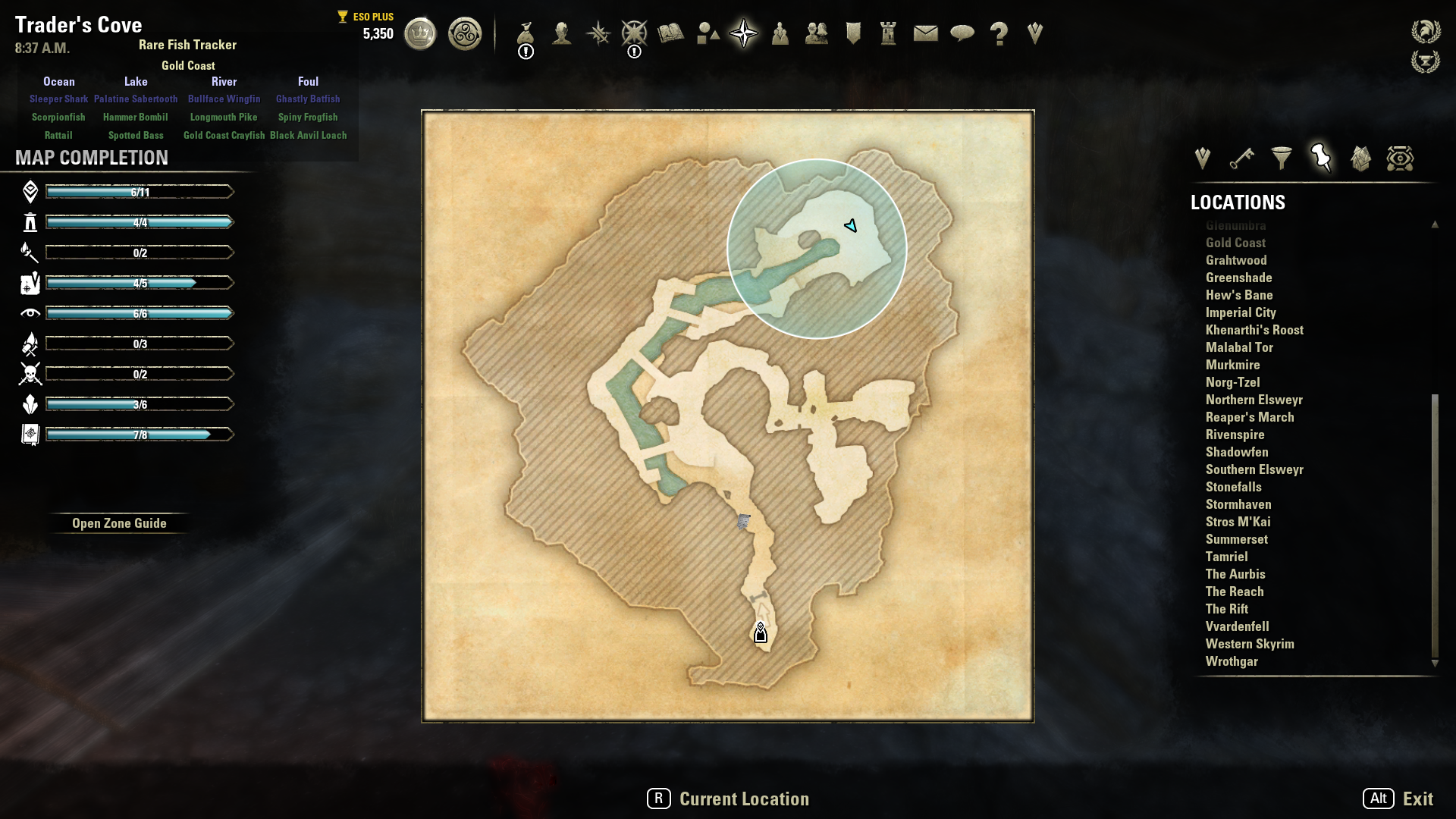Select Stonefalls in the locations list
The height and width of the screenshot is (819, 1456).
click(x=1233, y=487)
